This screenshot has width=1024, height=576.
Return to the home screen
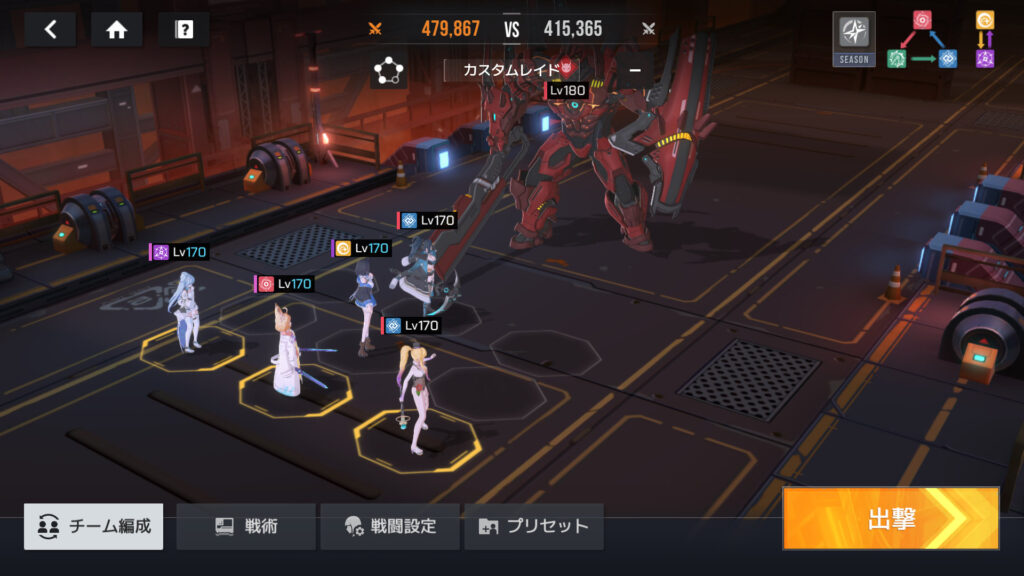pos(116,29)
